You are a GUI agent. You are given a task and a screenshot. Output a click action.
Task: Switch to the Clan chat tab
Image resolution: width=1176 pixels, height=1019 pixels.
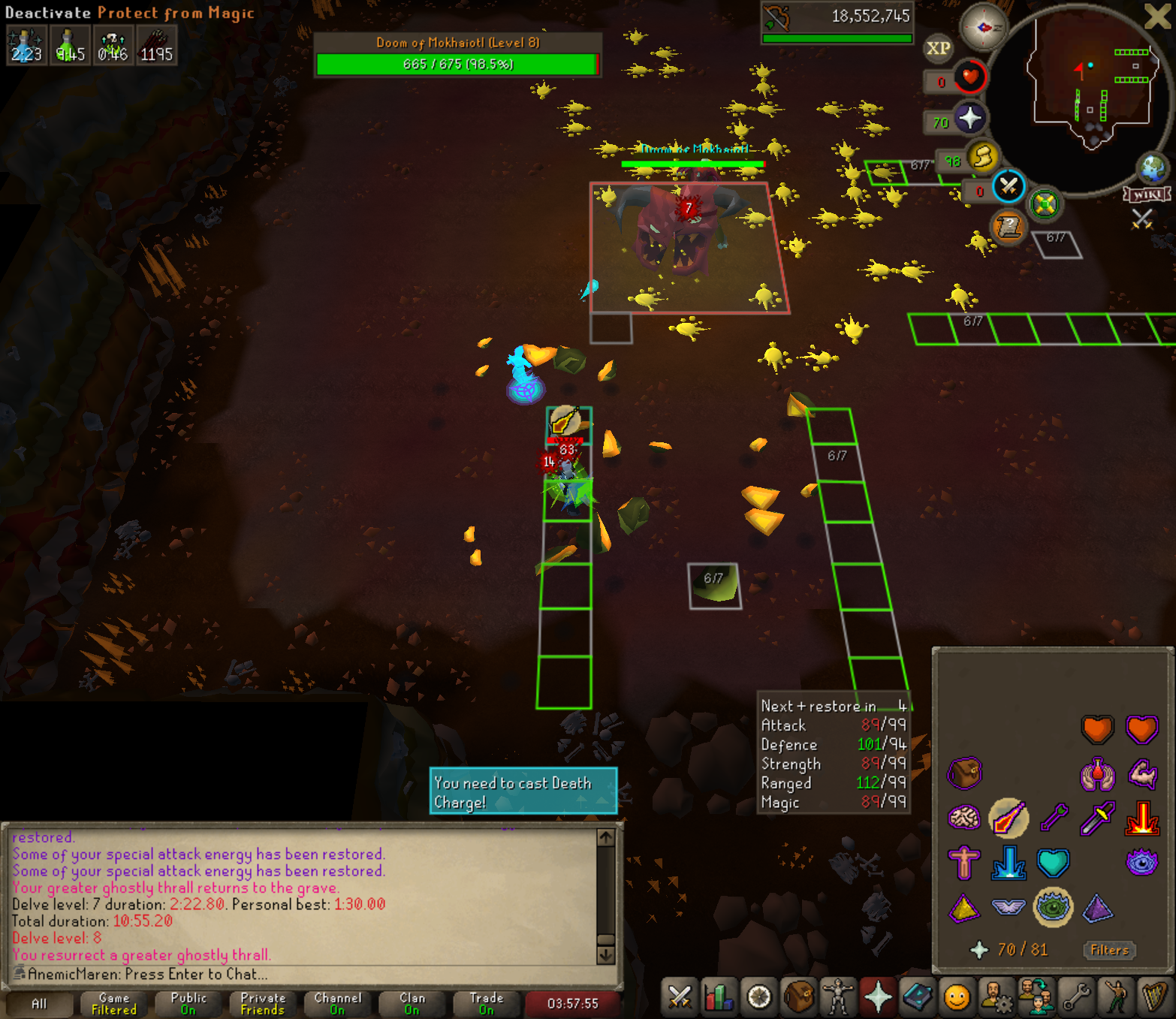(x=412, y=1003)
